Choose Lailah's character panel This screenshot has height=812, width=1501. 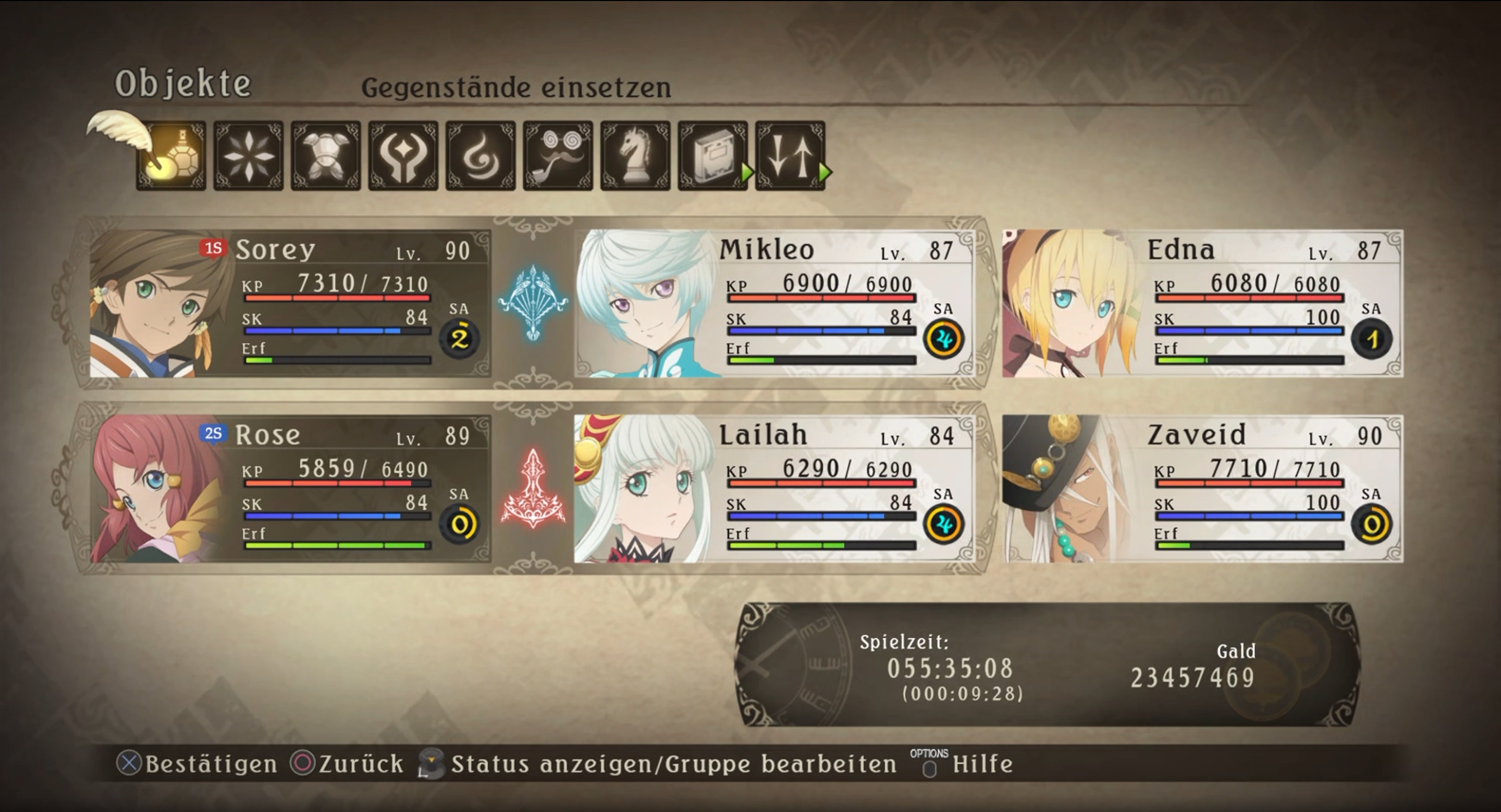(x=774, y=488)
